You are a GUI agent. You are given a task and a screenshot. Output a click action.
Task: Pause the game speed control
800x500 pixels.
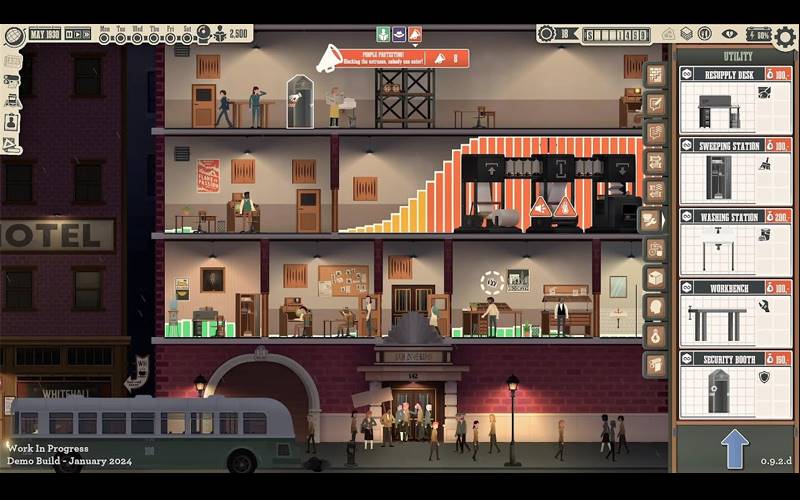[71, 34]
